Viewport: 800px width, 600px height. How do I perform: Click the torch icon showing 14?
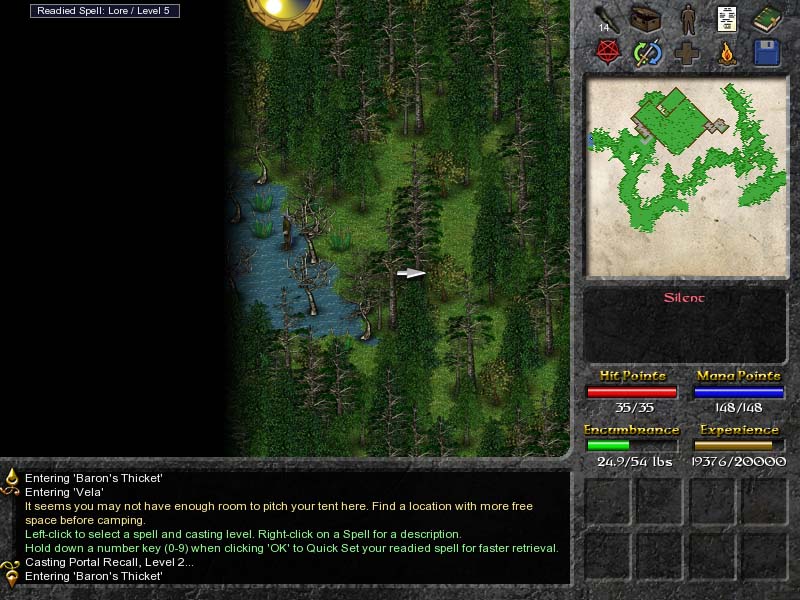tap(606, 19)
